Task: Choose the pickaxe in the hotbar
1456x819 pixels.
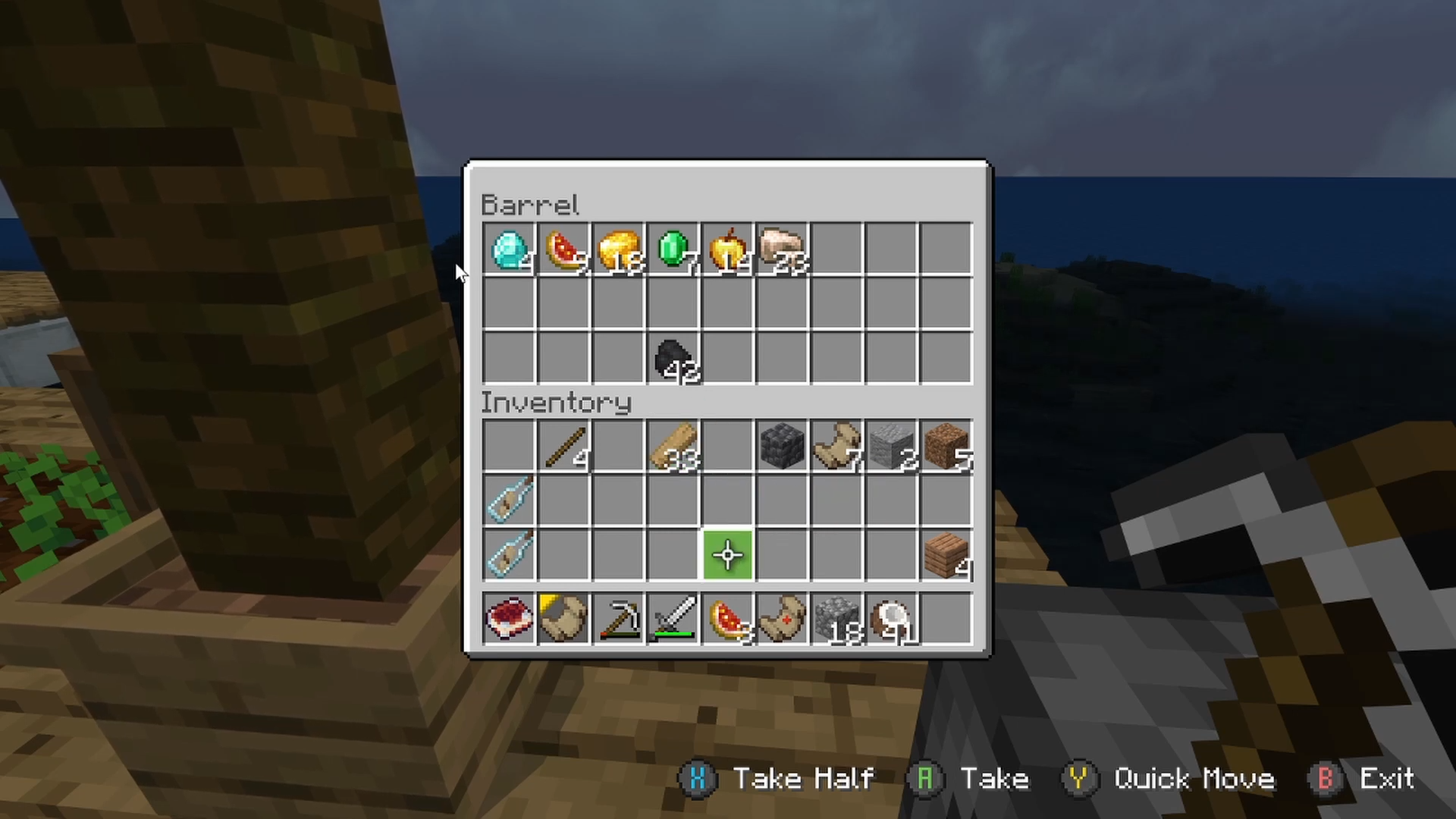Action: tap(618, 620)
